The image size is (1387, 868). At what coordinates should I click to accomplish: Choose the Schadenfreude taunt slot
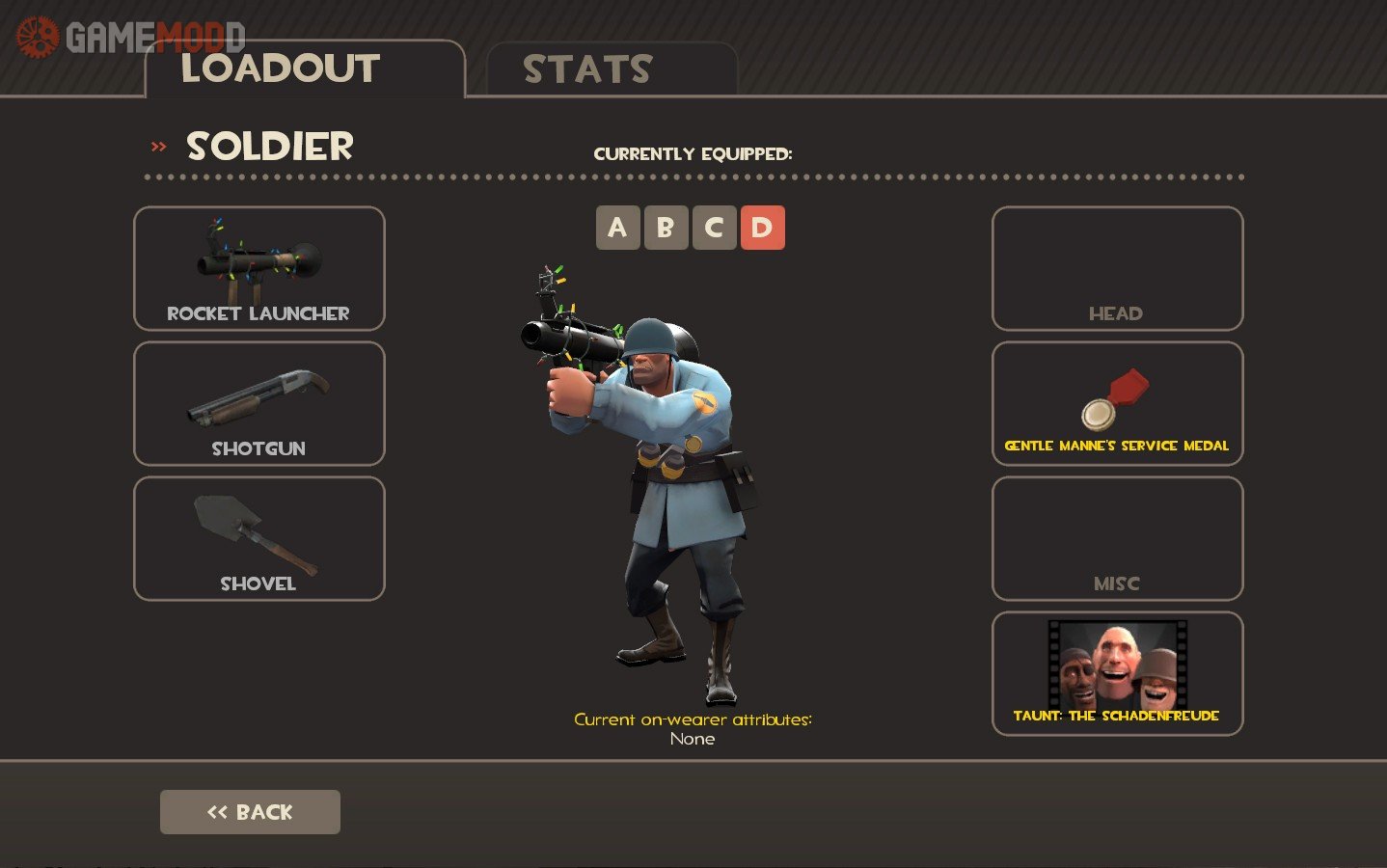(1117, 674)
